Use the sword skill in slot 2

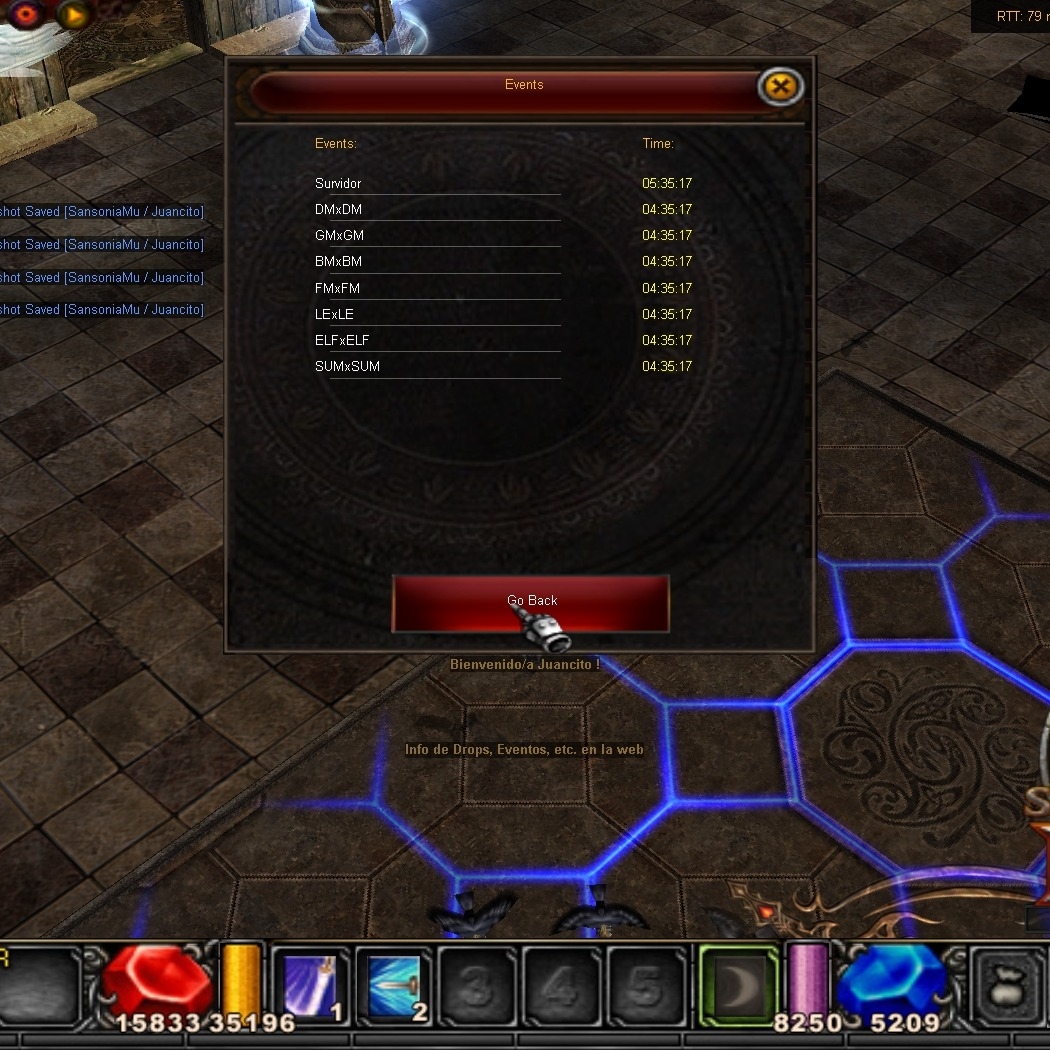[395, 986]
